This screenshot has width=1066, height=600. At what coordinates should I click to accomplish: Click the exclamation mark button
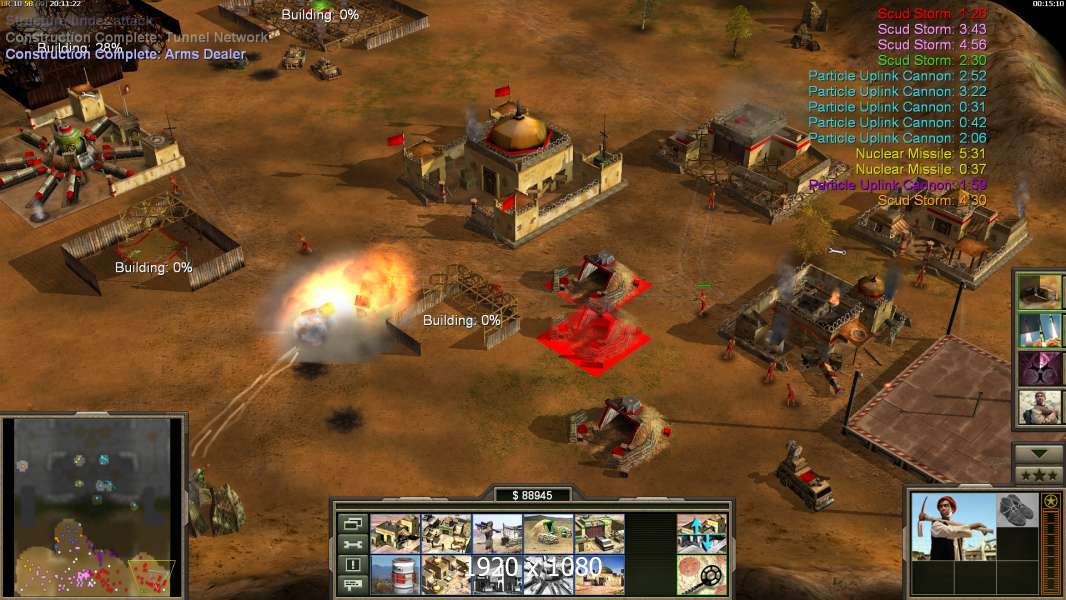(352, 564)
